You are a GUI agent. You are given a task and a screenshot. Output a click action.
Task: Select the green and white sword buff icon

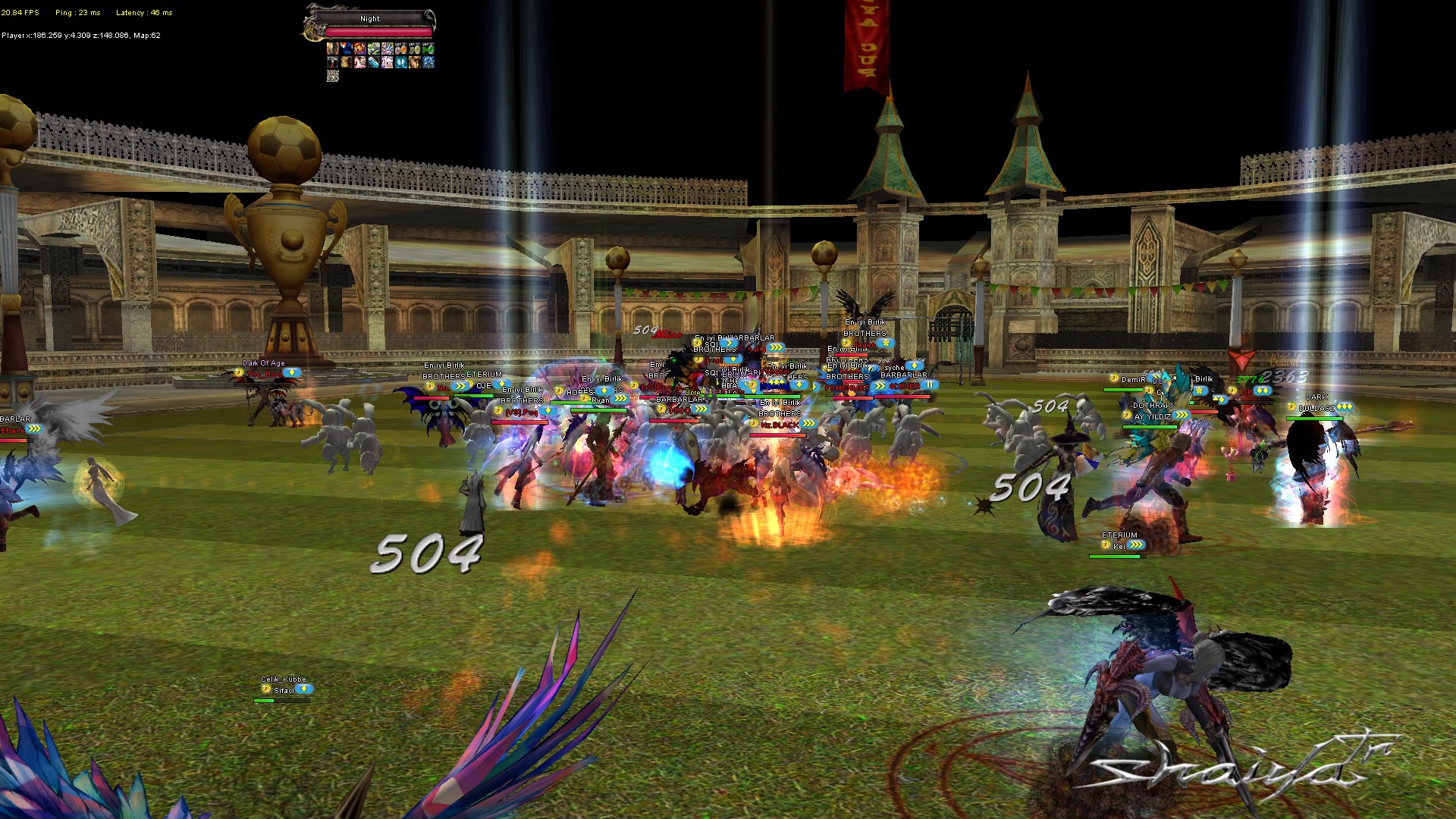[374, 49]
